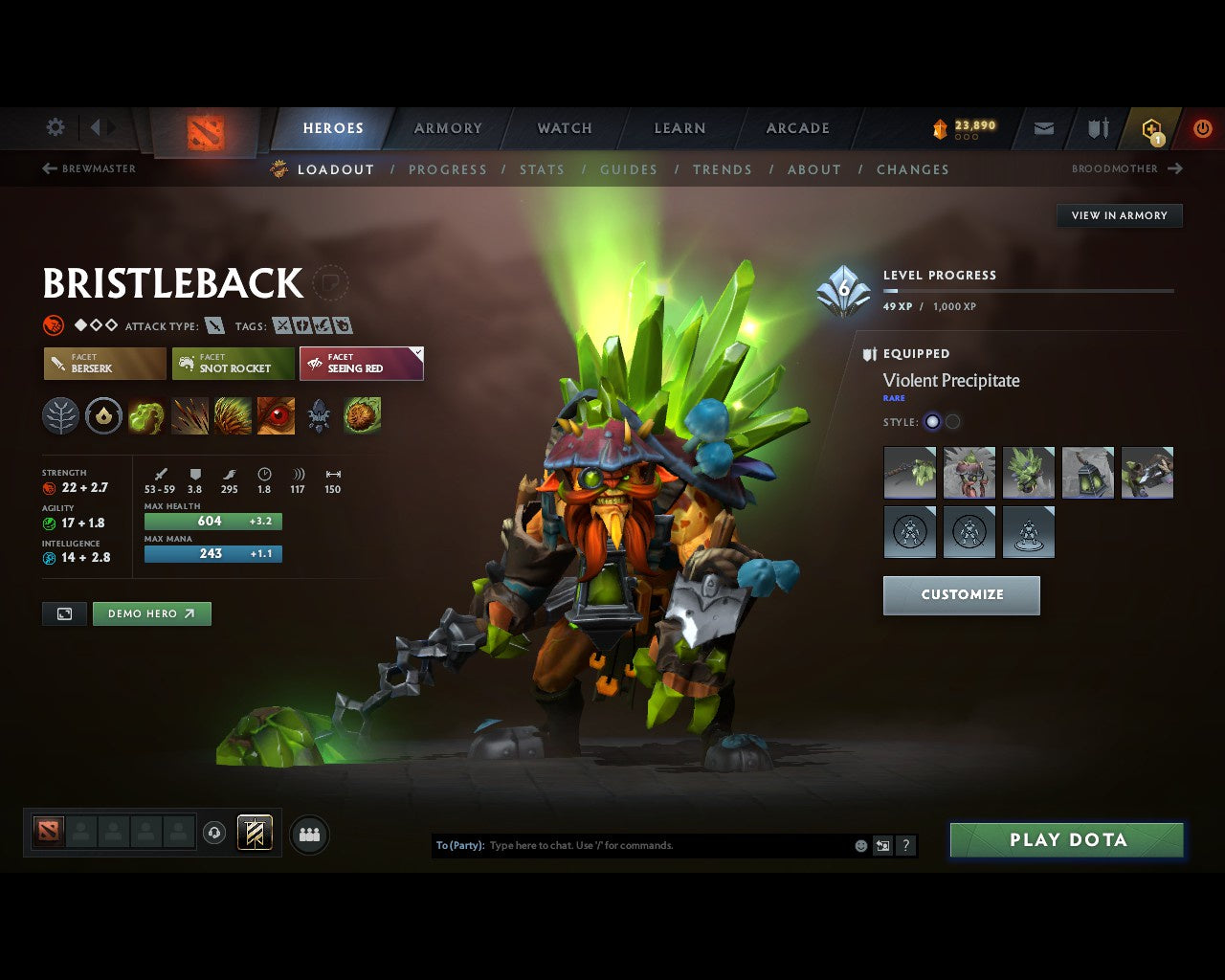Click the View in Armory button
Screen dimensions: 1225x980
(x=1119, y=215)
